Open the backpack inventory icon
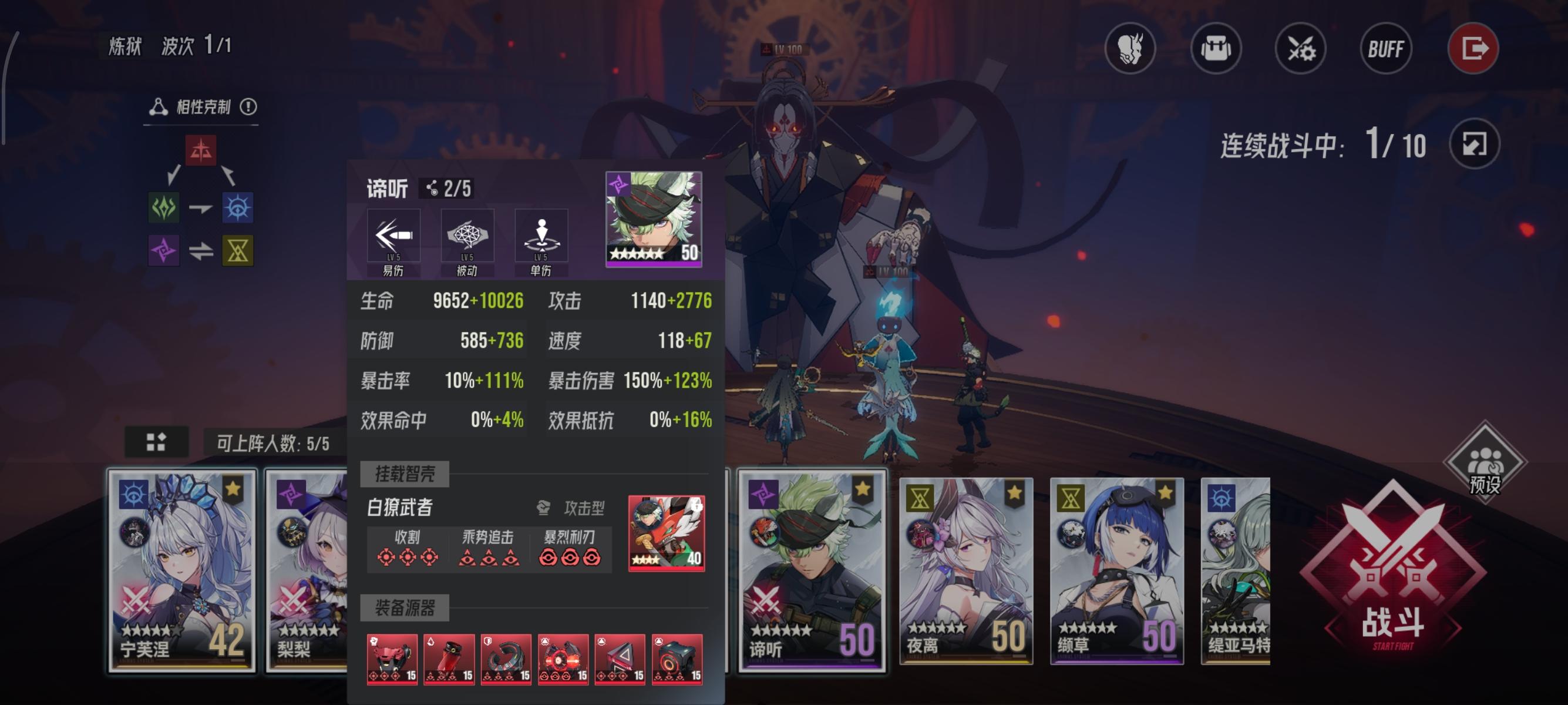Viewport: 1568px width, 705px height. [x=1217, y=50]
